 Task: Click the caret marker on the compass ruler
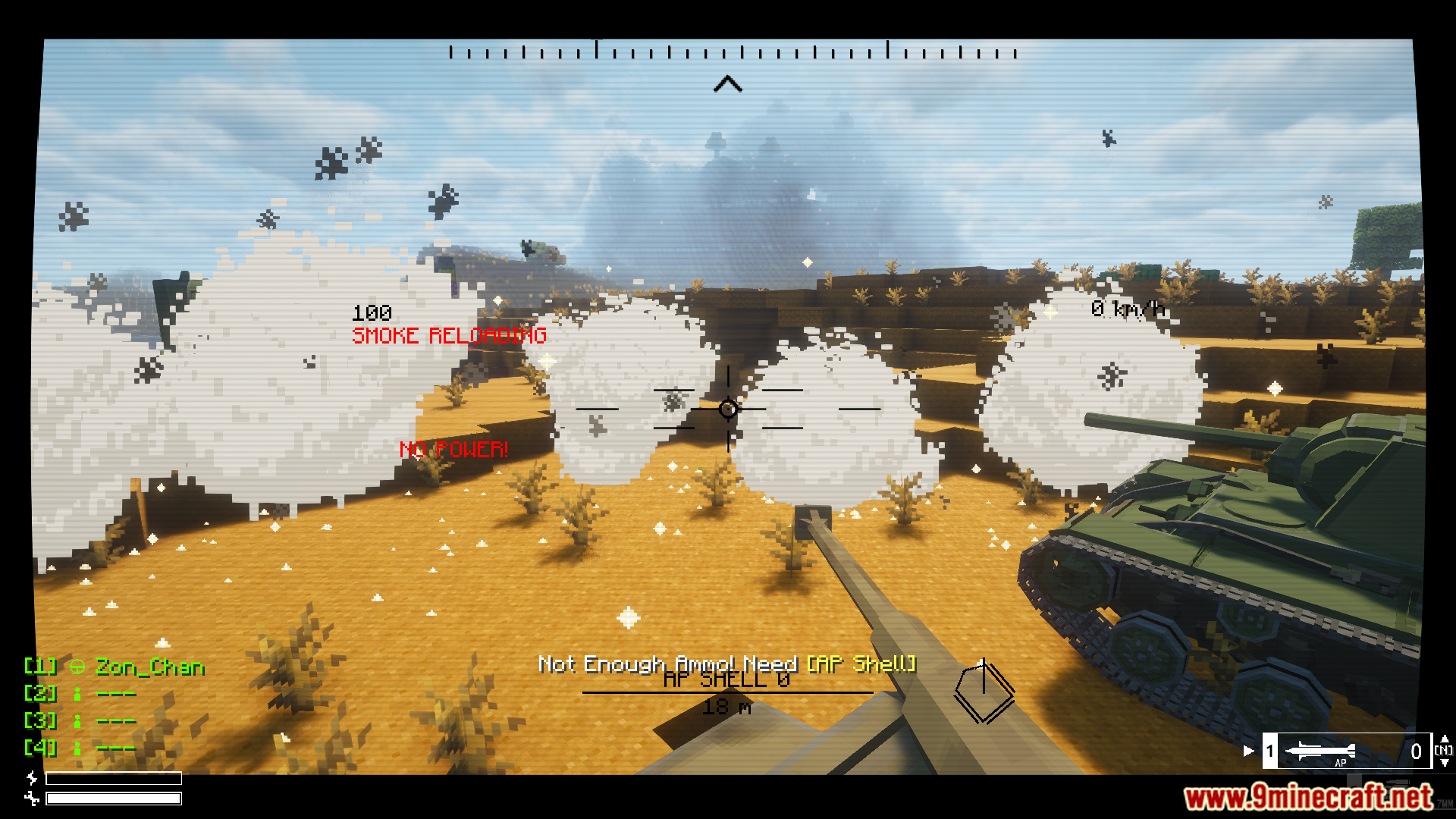727,83
